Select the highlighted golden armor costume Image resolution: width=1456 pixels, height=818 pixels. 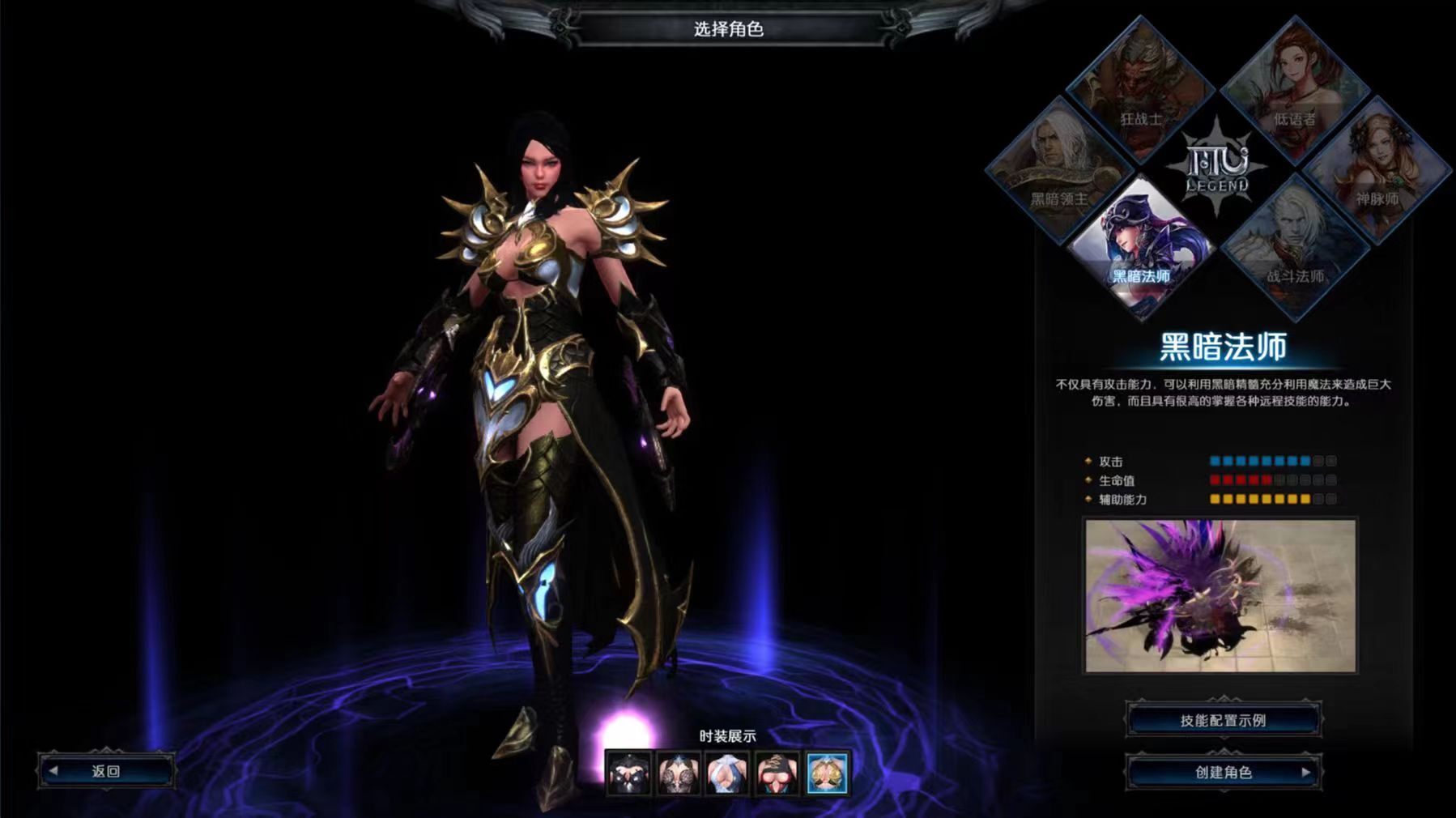827,773
